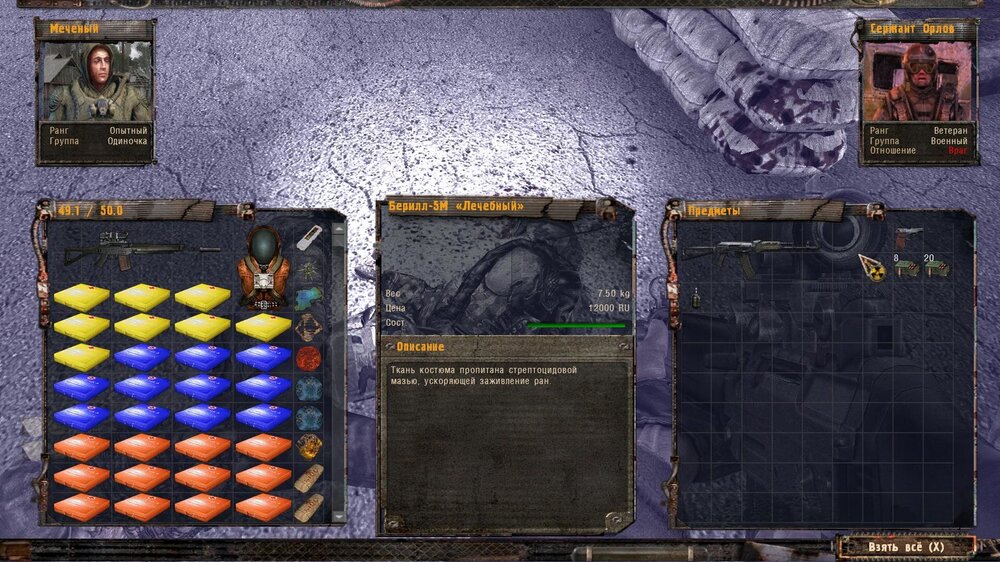Image resolution: width=1000 pixels, height=562 pixels.
Task: Loot the ammo box showing count 20
Action: tap(936, 267)
